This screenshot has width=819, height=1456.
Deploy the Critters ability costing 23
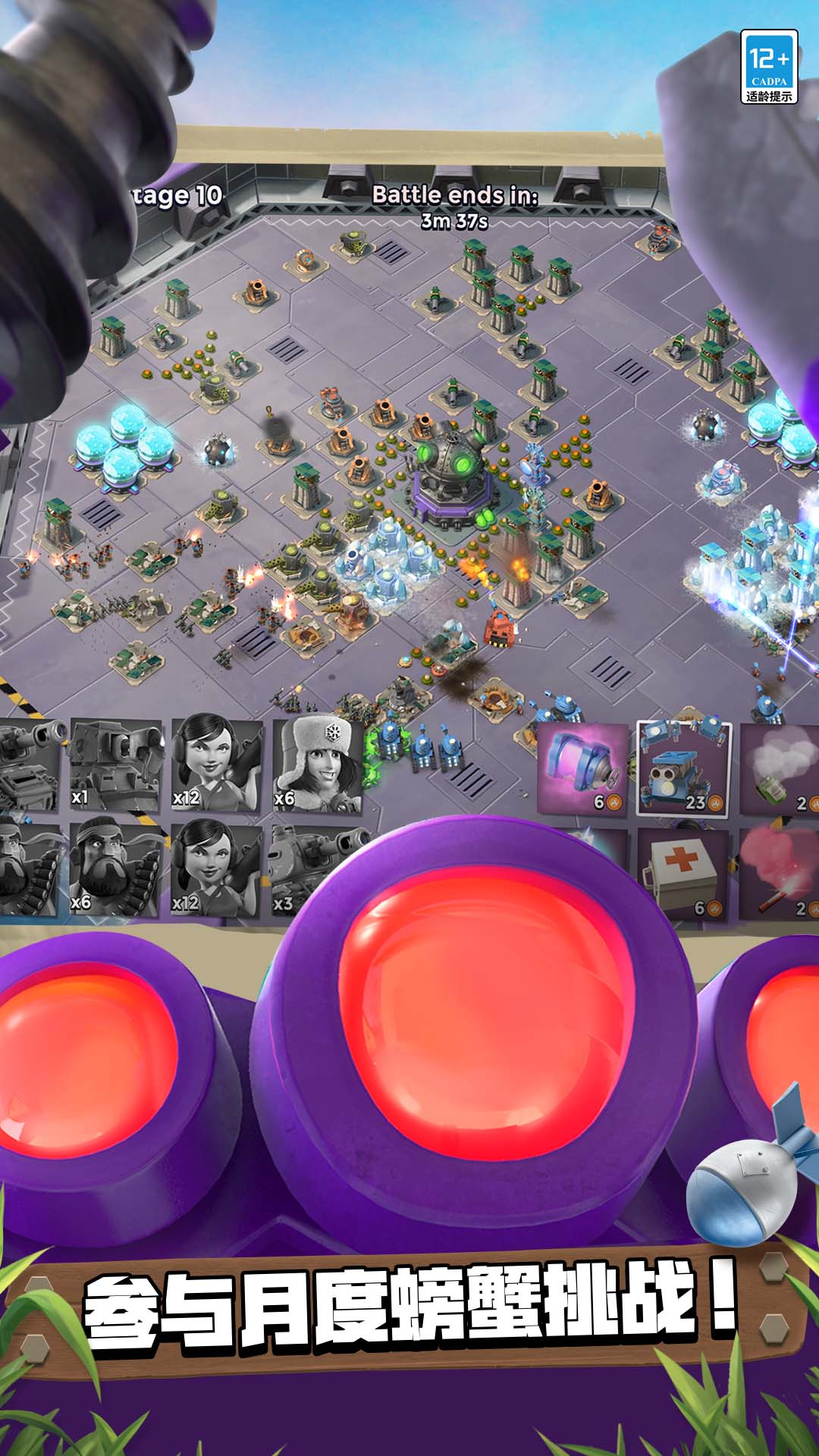click(x=683, y=767)
